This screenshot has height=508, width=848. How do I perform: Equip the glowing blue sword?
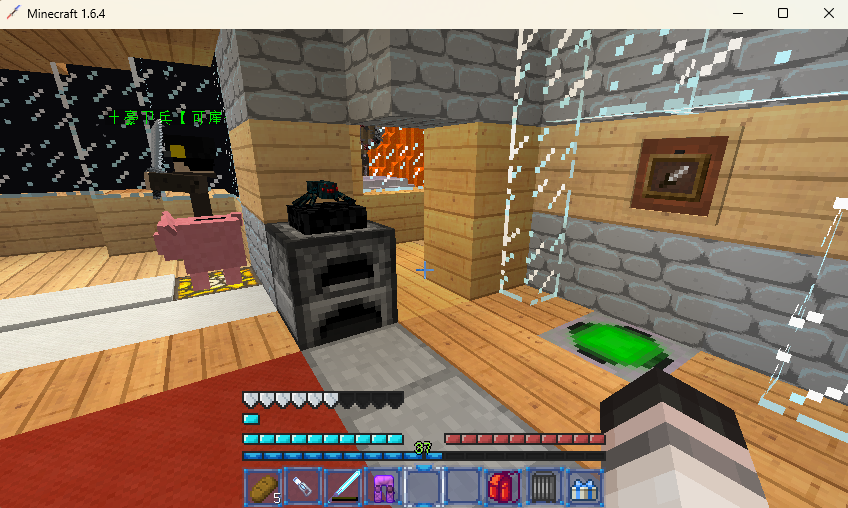coord(342,488)
